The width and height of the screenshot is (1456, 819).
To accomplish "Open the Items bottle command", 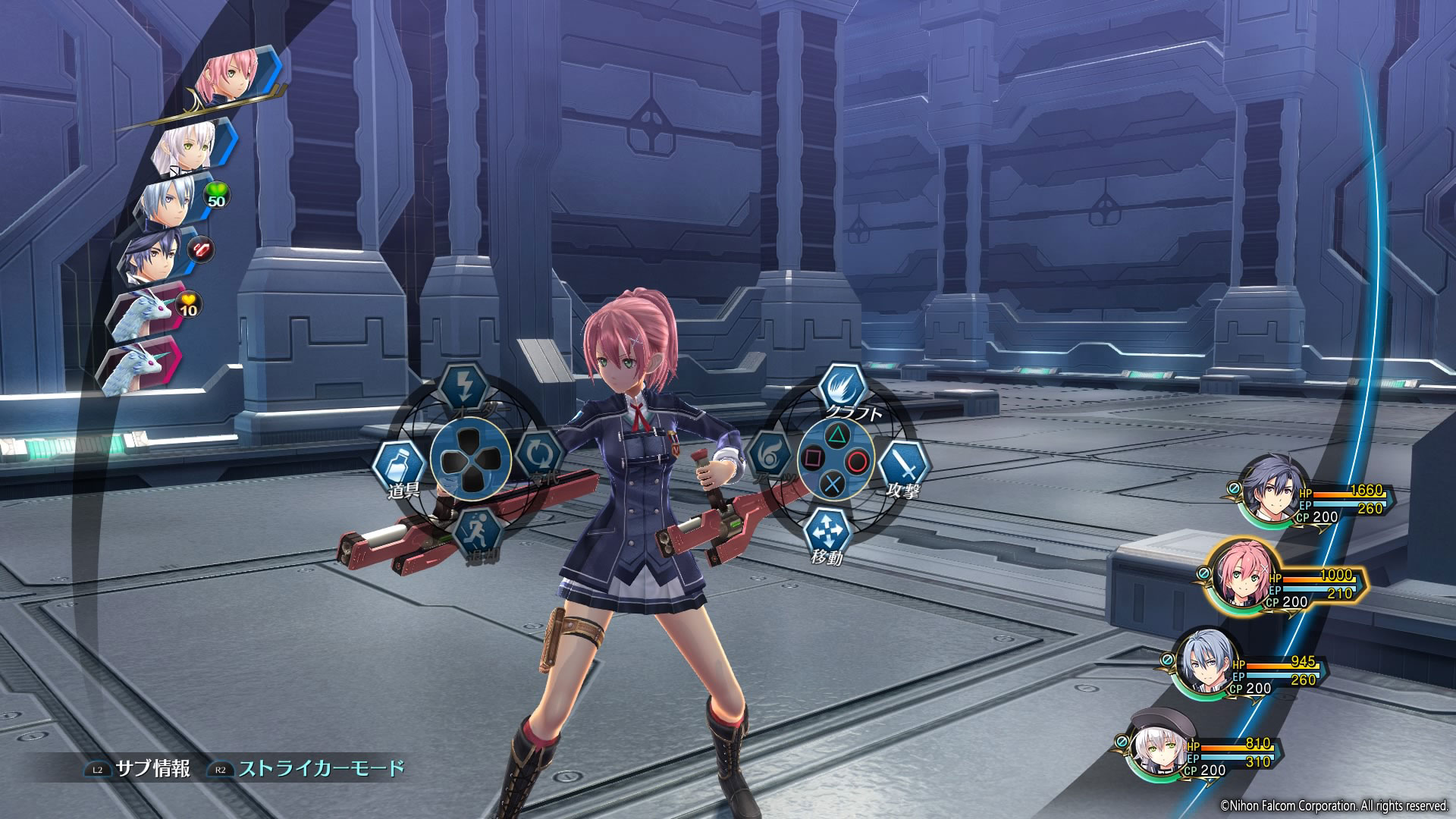I will (x=399, y=464).
